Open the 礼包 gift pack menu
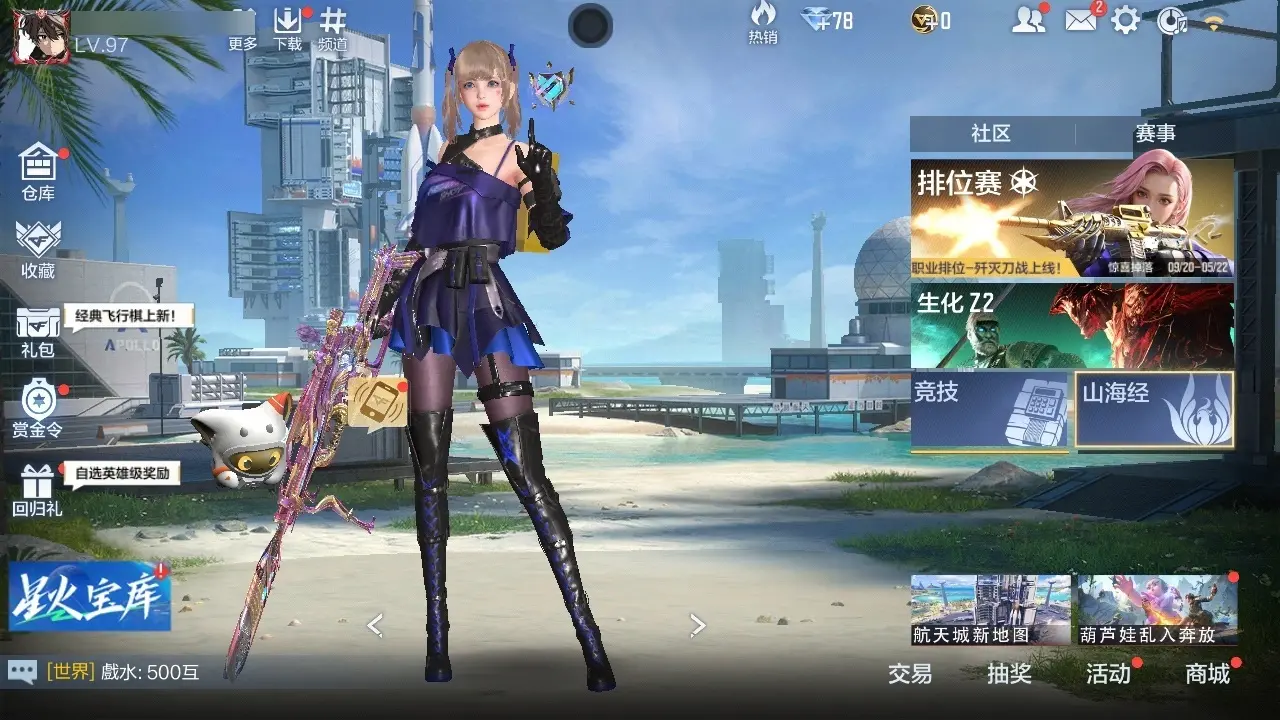This screenshot has width=1280, height=720. pos(38,330)
